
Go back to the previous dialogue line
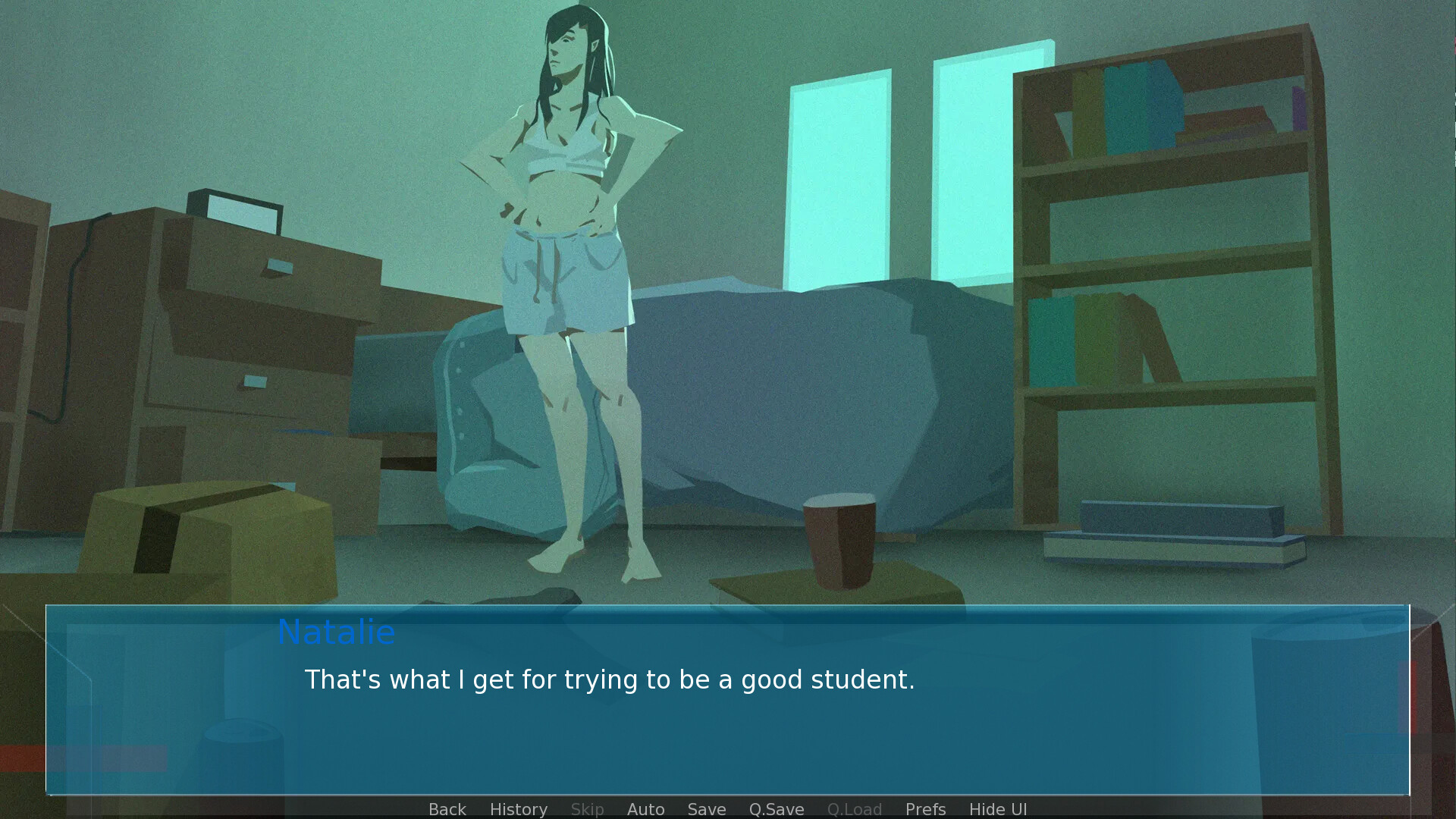click(447, 809)
